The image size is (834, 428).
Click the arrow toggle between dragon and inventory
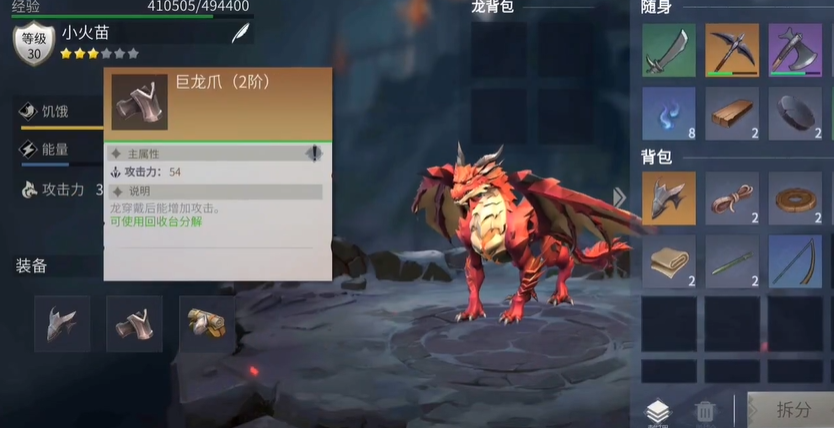619,197
